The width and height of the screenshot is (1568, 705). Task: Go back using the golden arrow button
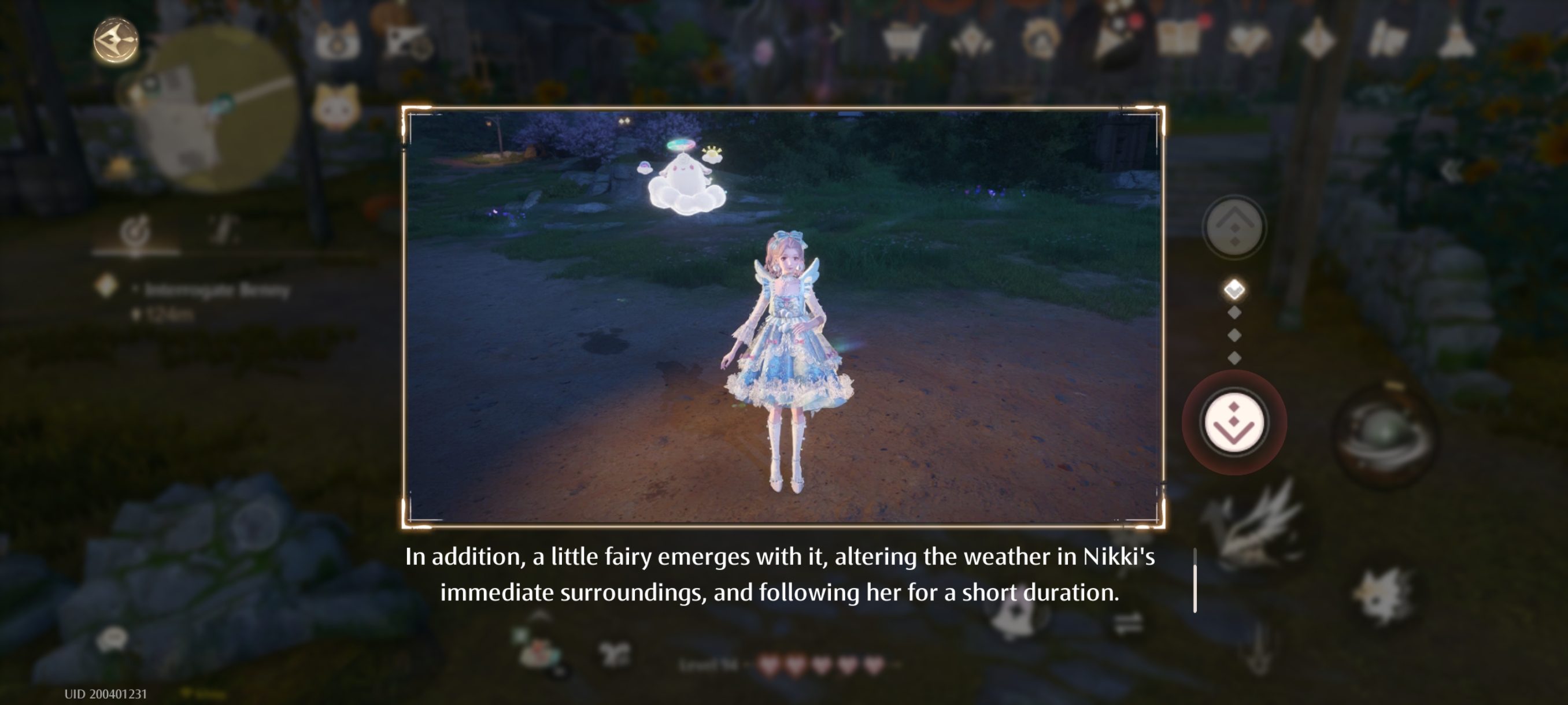coord(116,41)
